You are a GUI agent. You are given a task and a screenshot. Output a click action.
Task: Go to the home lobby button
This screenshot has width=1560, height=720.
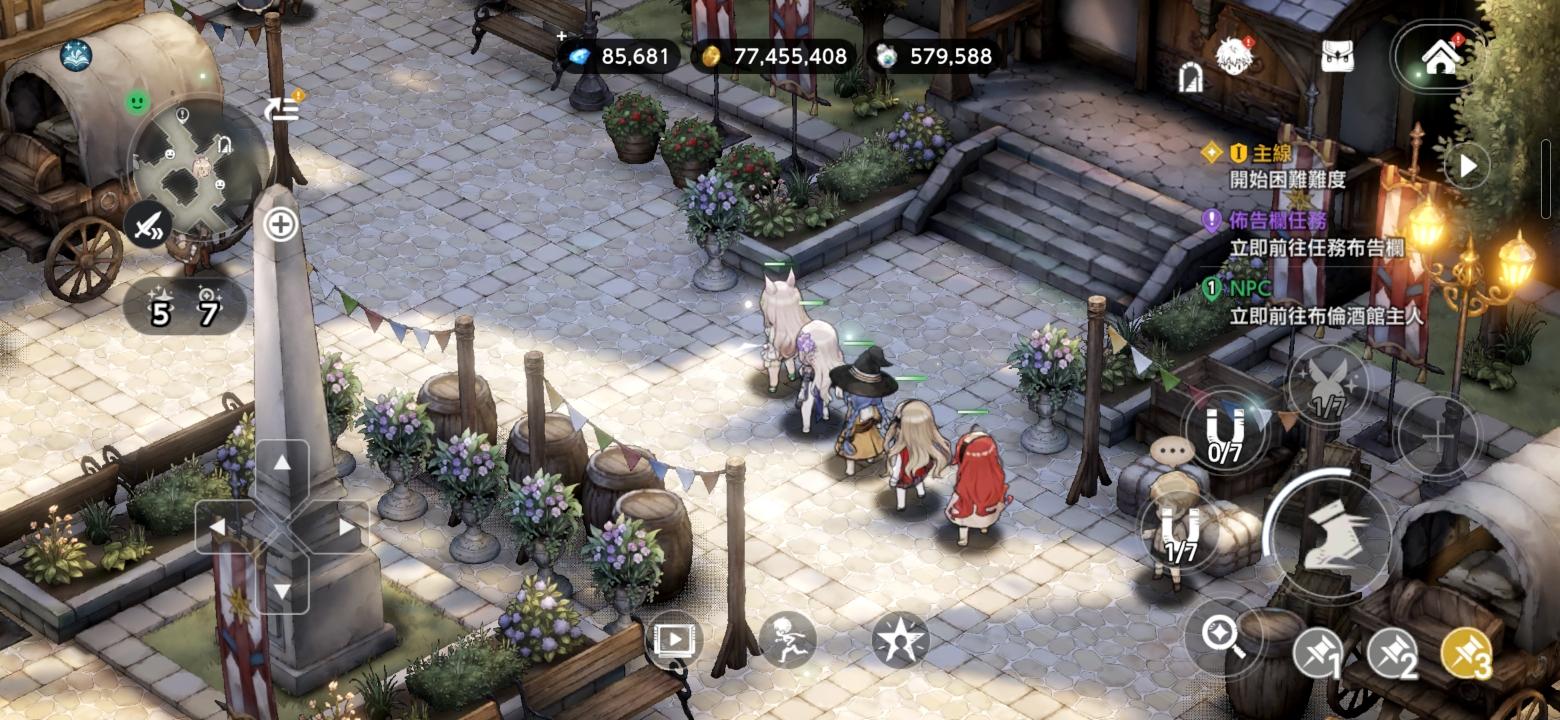[x=1440, y=58]
